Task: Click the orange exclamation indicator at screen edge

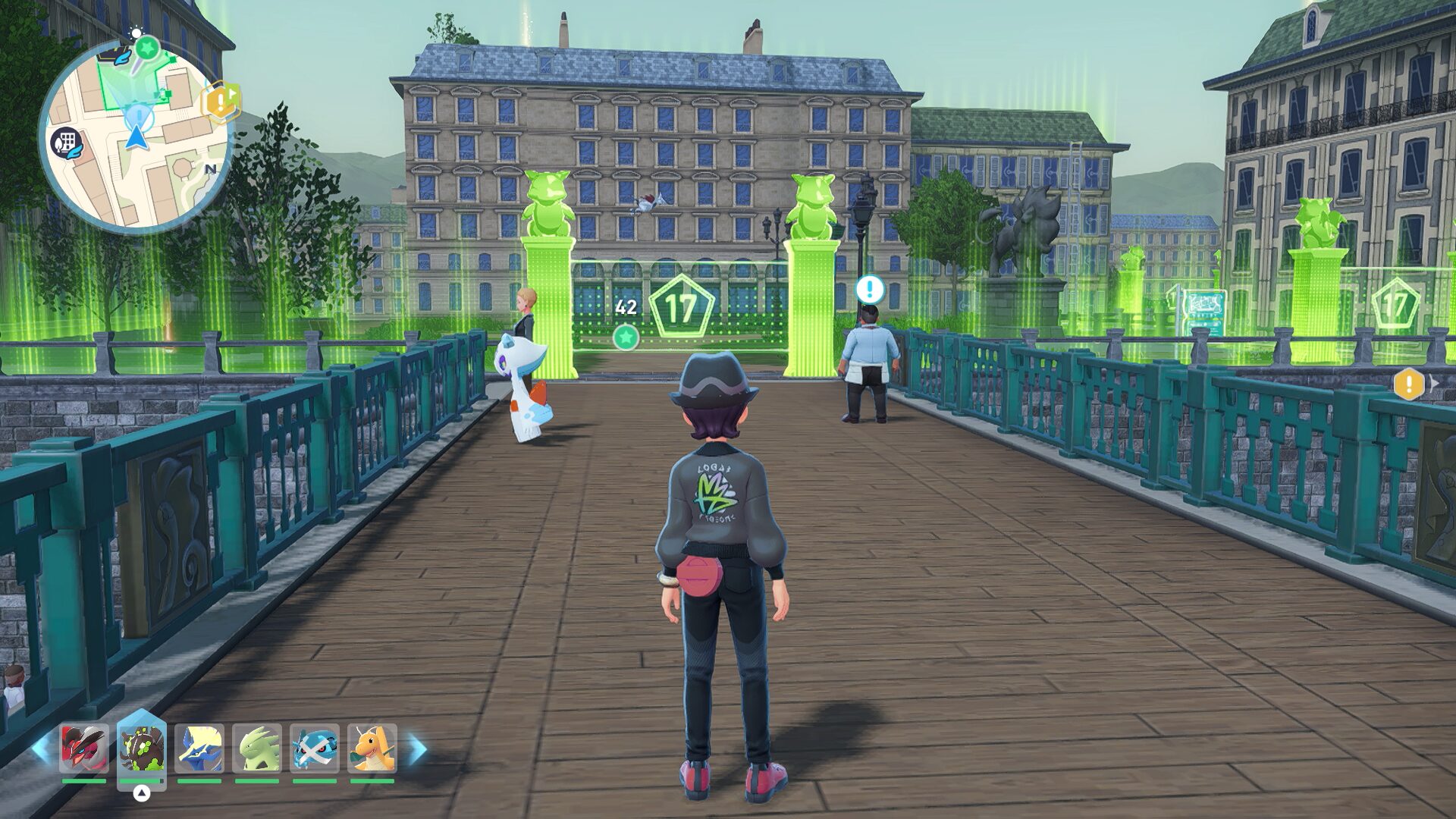Action: coord(1409,384)
